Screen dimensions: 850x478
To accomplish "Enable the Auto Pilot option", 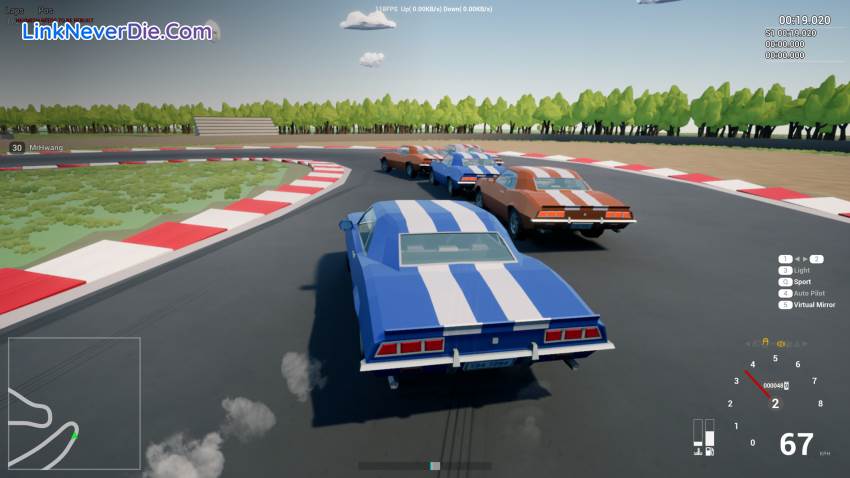I will point(809,293).
